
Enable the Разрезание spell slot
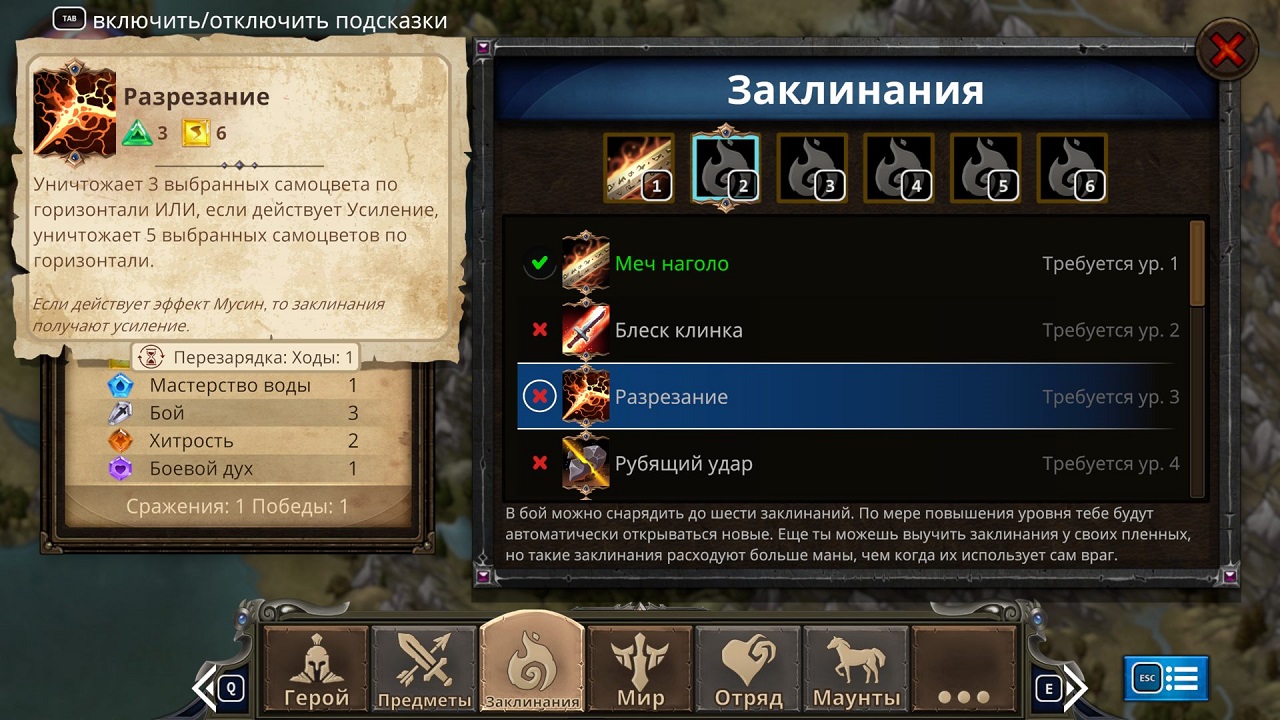[539, 396]
